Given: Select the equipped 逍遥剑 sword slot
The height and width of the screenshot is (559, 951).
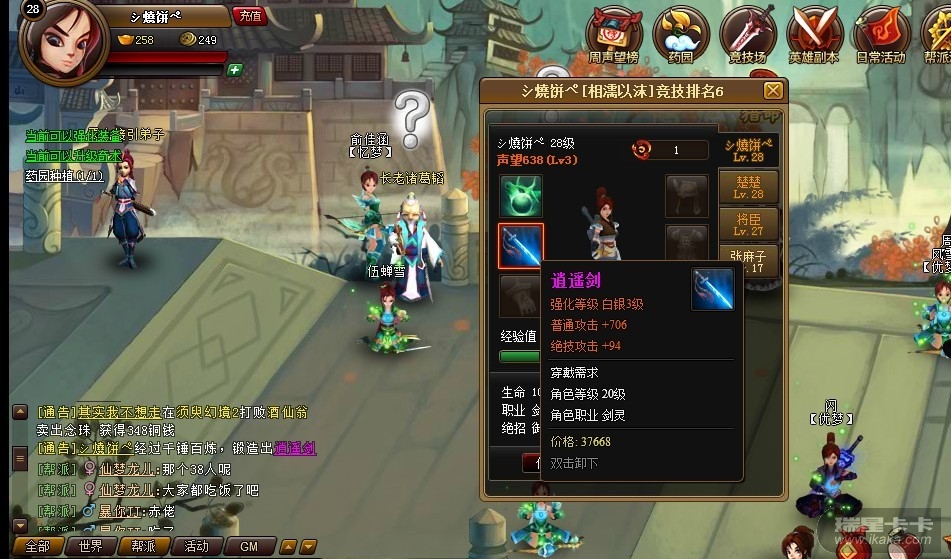Looking at the screenshot, I should (x=521, y=246).
